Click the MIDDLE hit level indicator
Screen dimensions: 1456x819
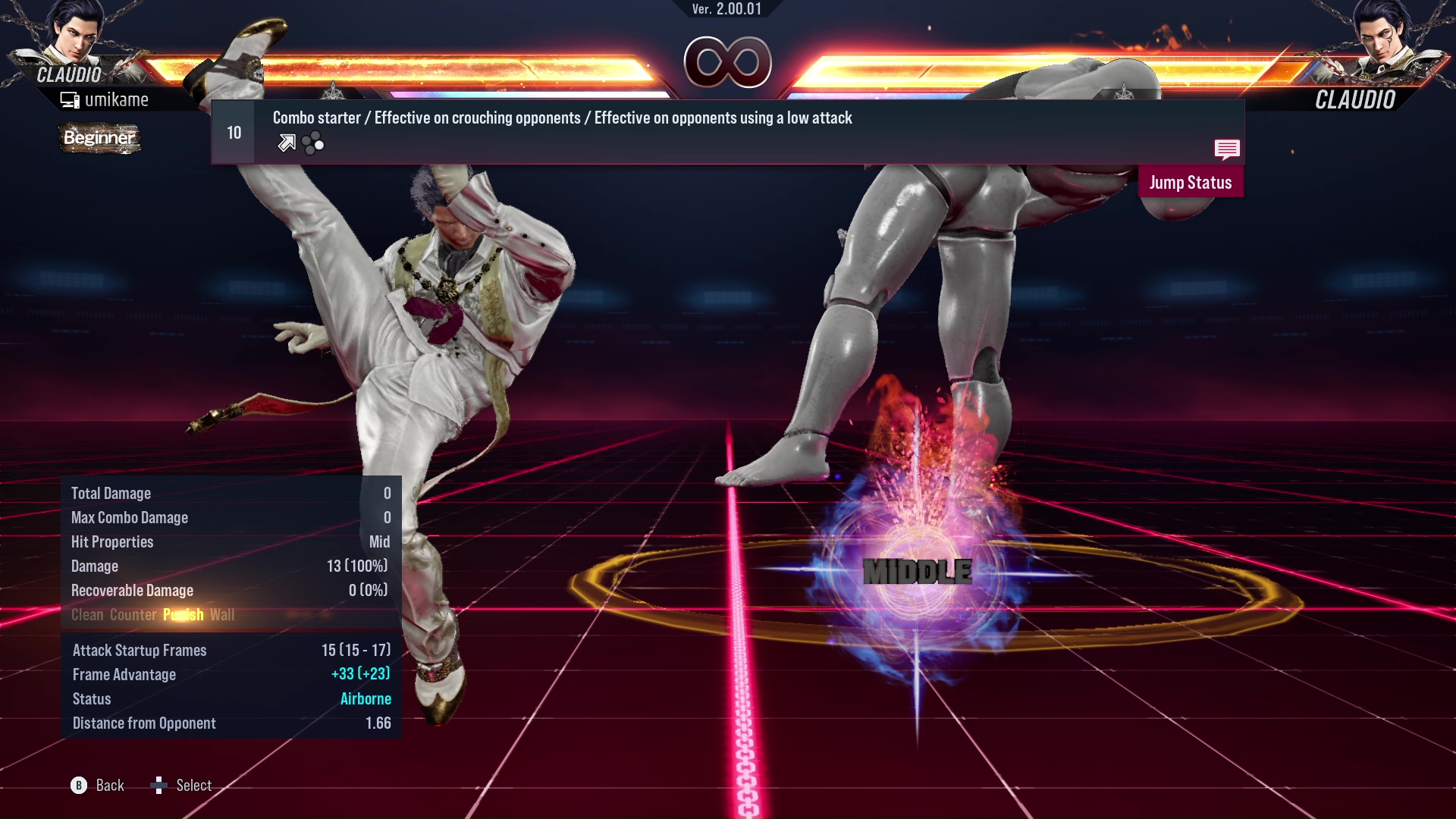[918, 572]
